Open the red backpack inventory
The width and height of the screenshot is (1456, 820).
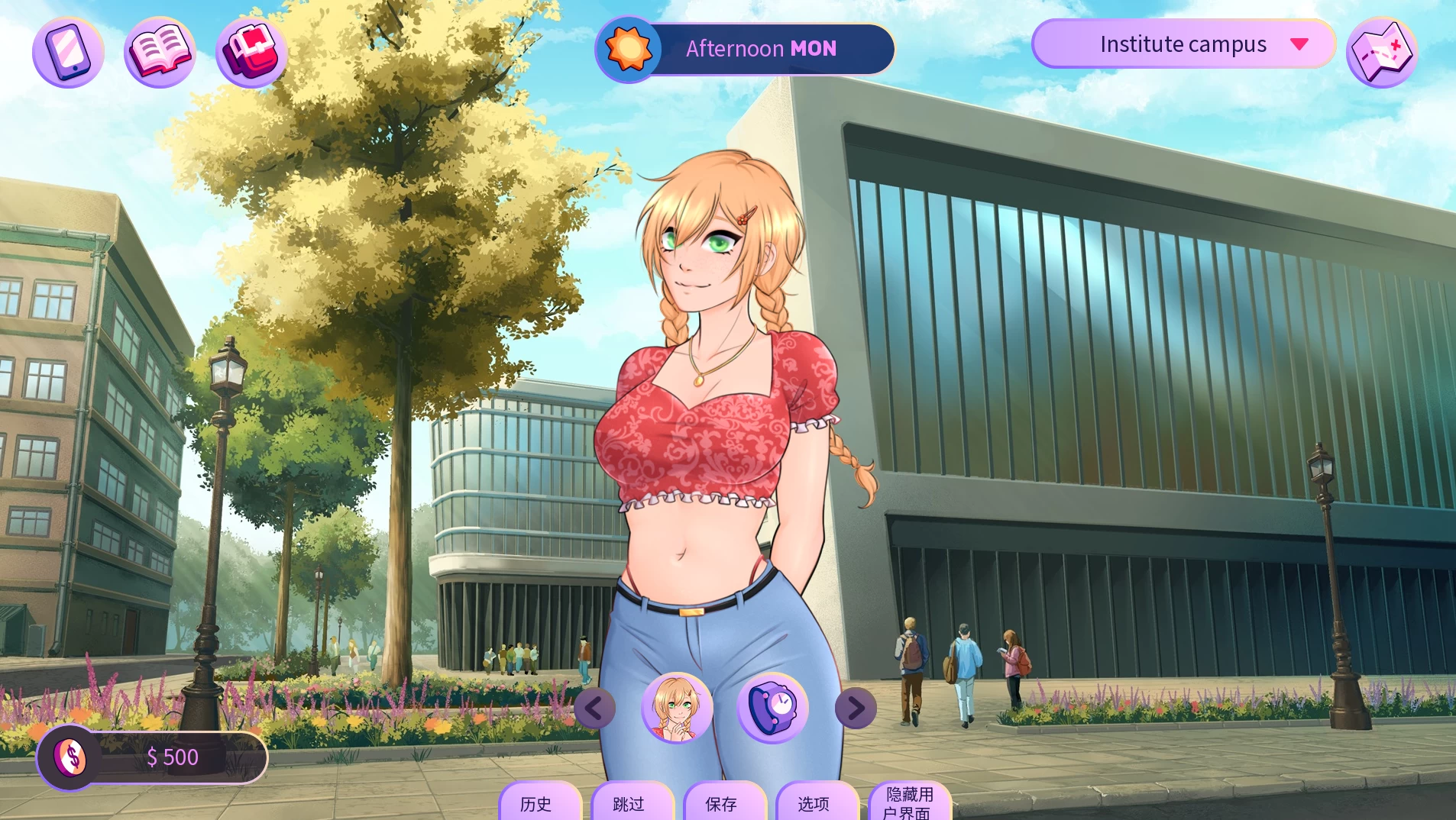(251, 52)
